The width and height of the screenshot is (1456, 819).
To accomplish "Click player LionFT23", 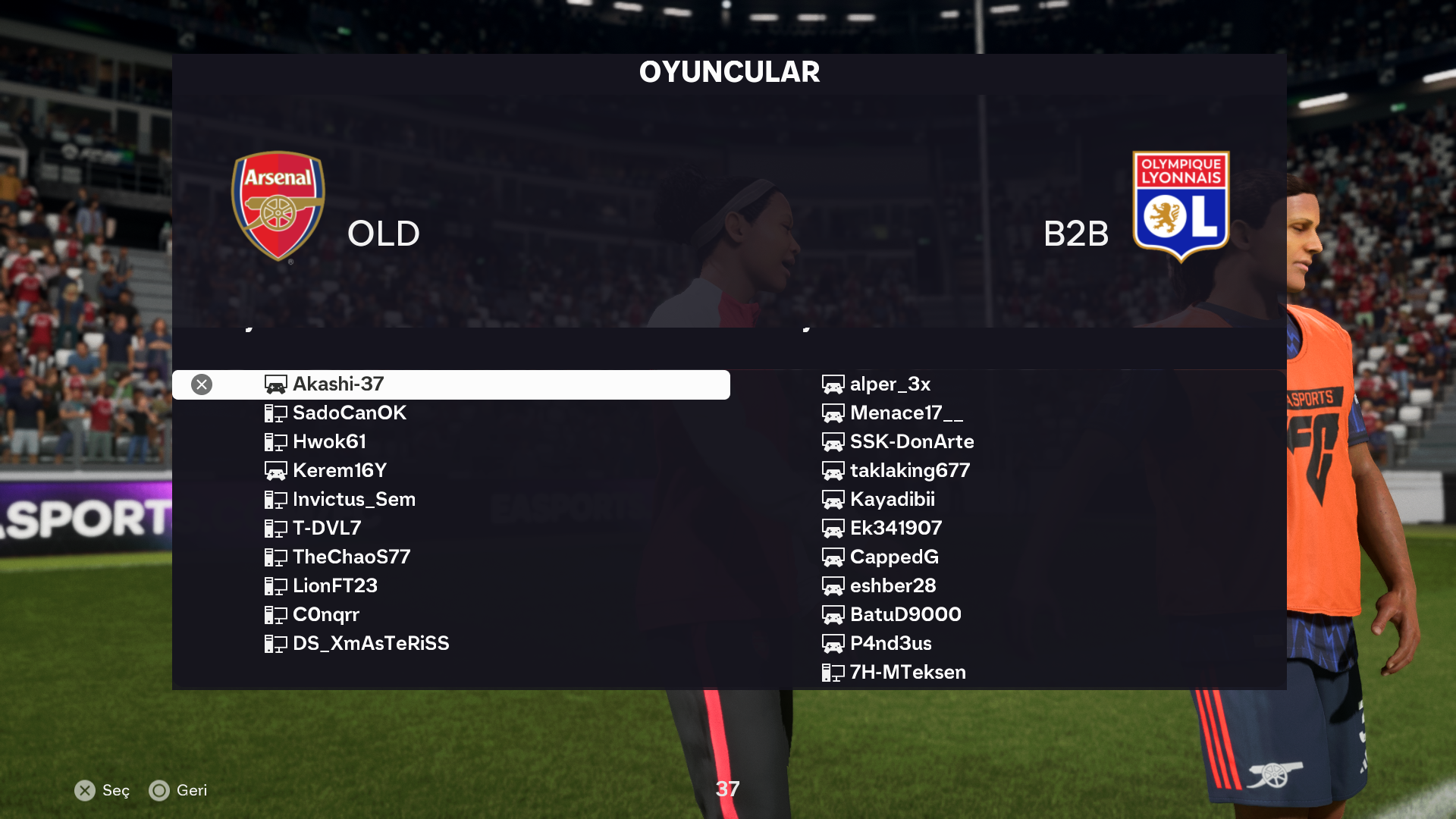I will point(334,586).
